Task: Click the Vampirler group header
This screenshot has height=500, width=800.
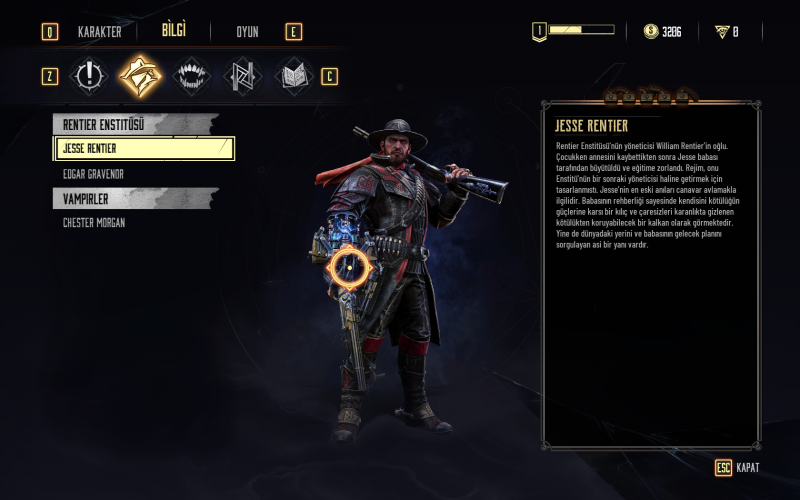Action: [135, 199]
